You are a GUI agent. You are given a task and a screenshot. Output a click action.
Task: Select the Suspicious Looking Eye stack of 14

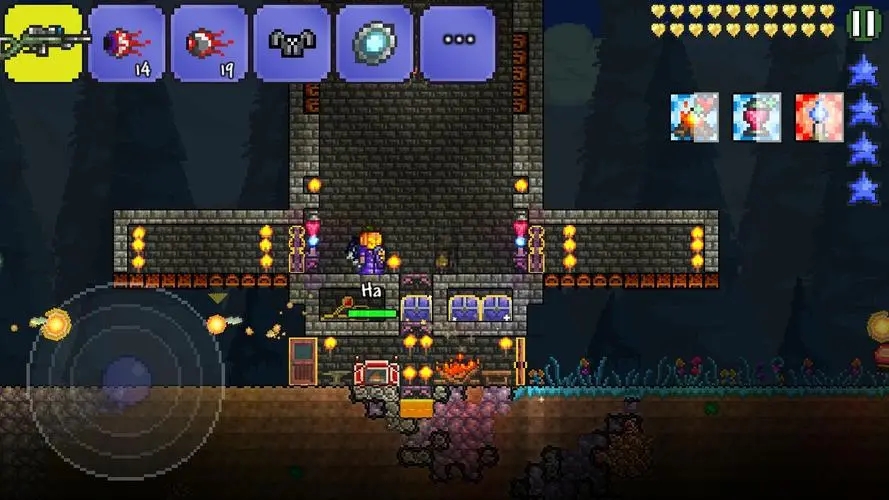coord(126,43)
